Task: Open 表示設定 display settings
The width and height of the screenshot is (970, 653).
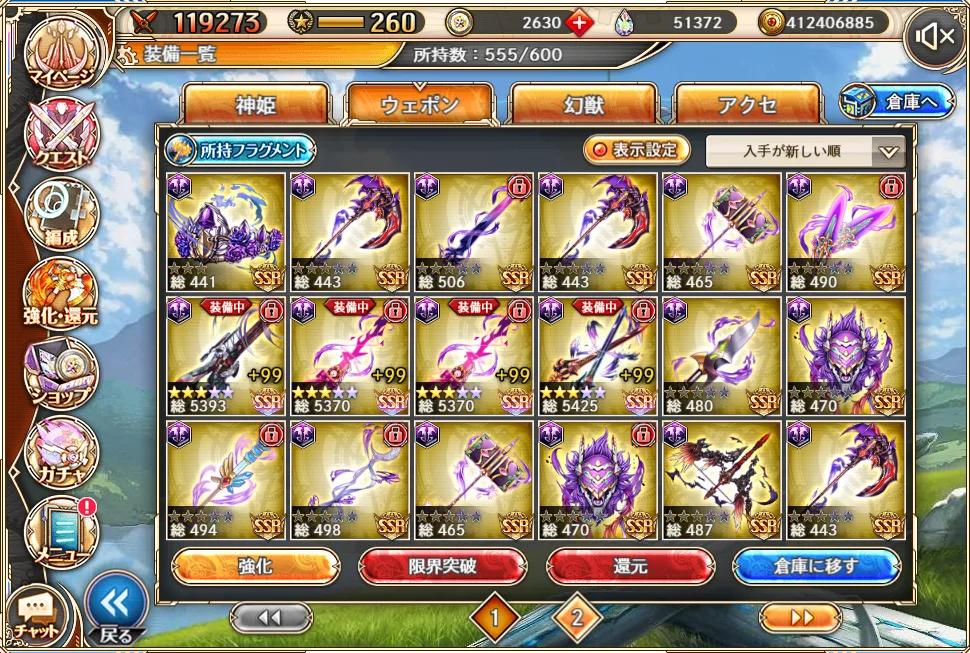Action: coord(637,150)
